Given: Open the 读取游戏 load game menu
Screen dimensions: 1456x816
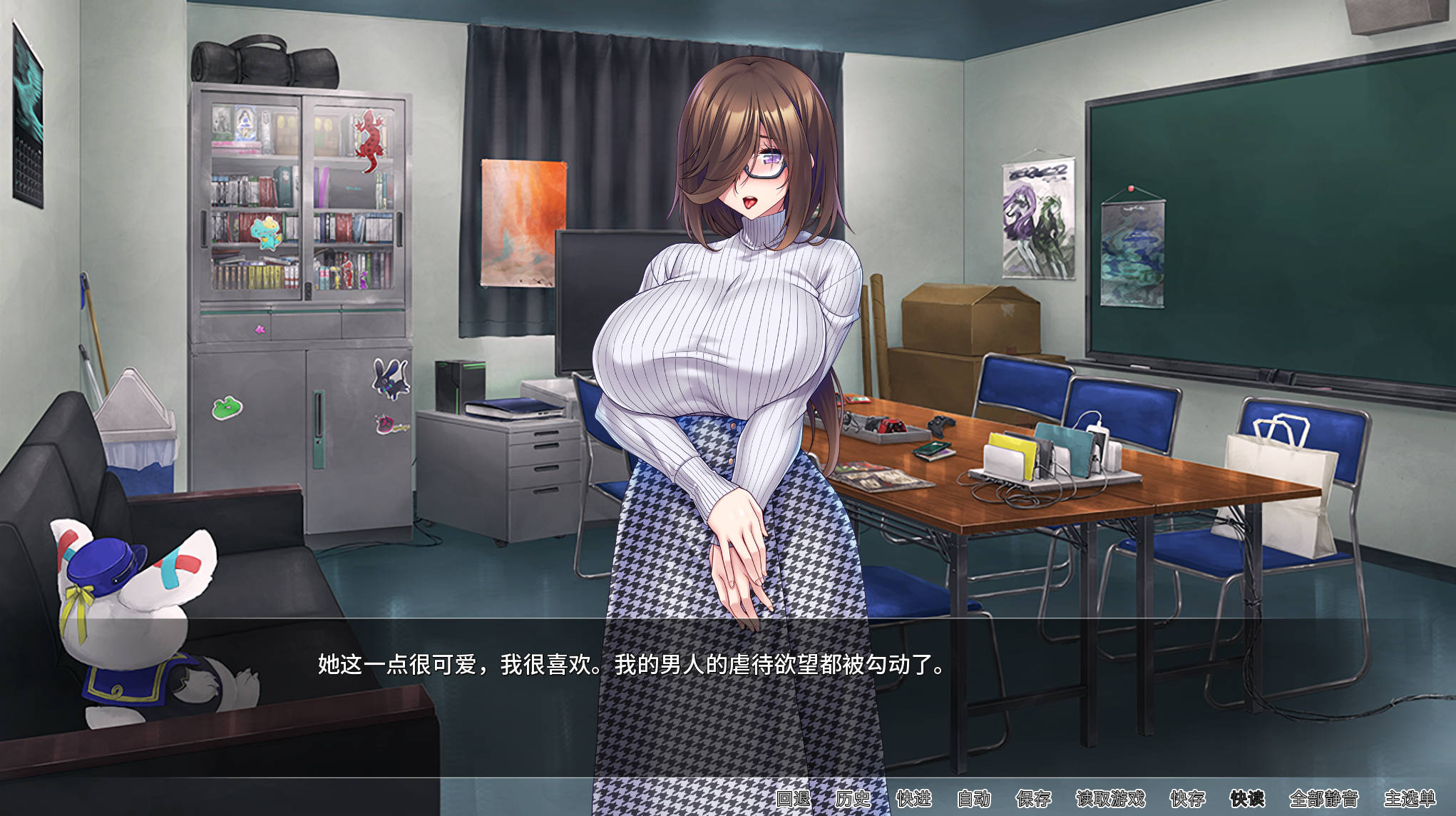Looking at the screenshot, I should coord(1110,798).
